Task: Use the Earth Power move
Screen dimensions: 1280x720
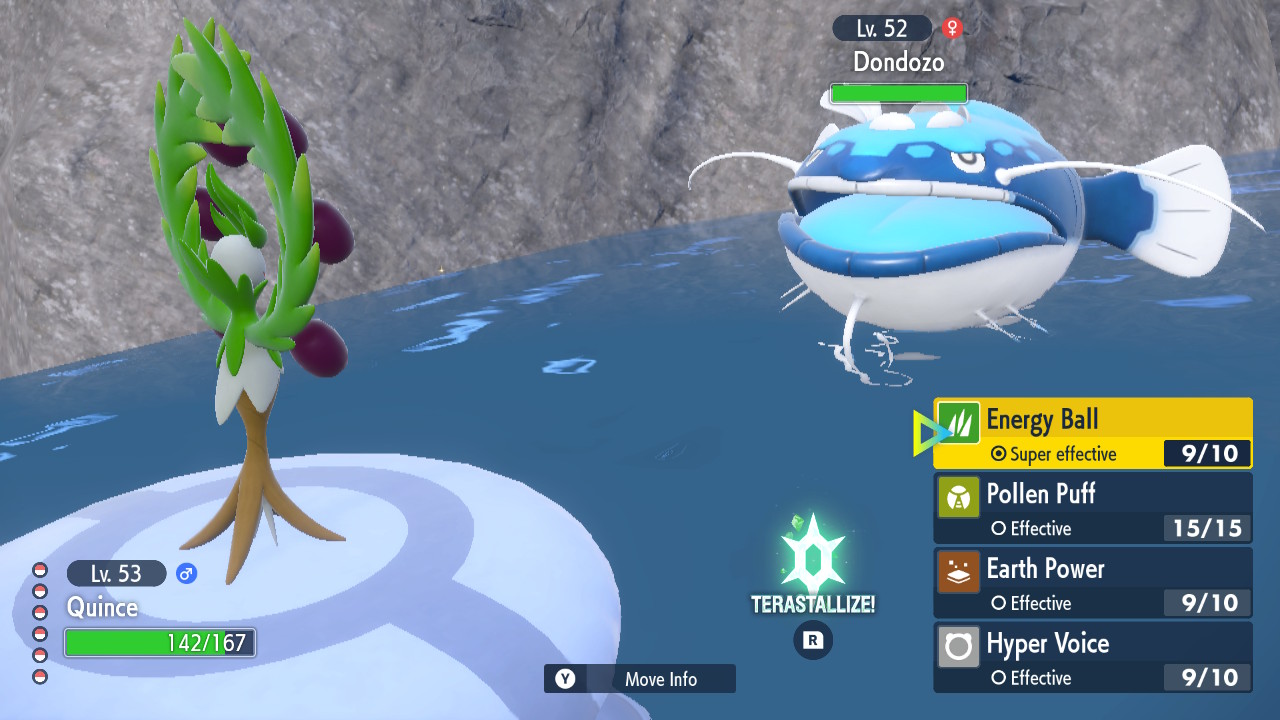Action: [1092, 583]
